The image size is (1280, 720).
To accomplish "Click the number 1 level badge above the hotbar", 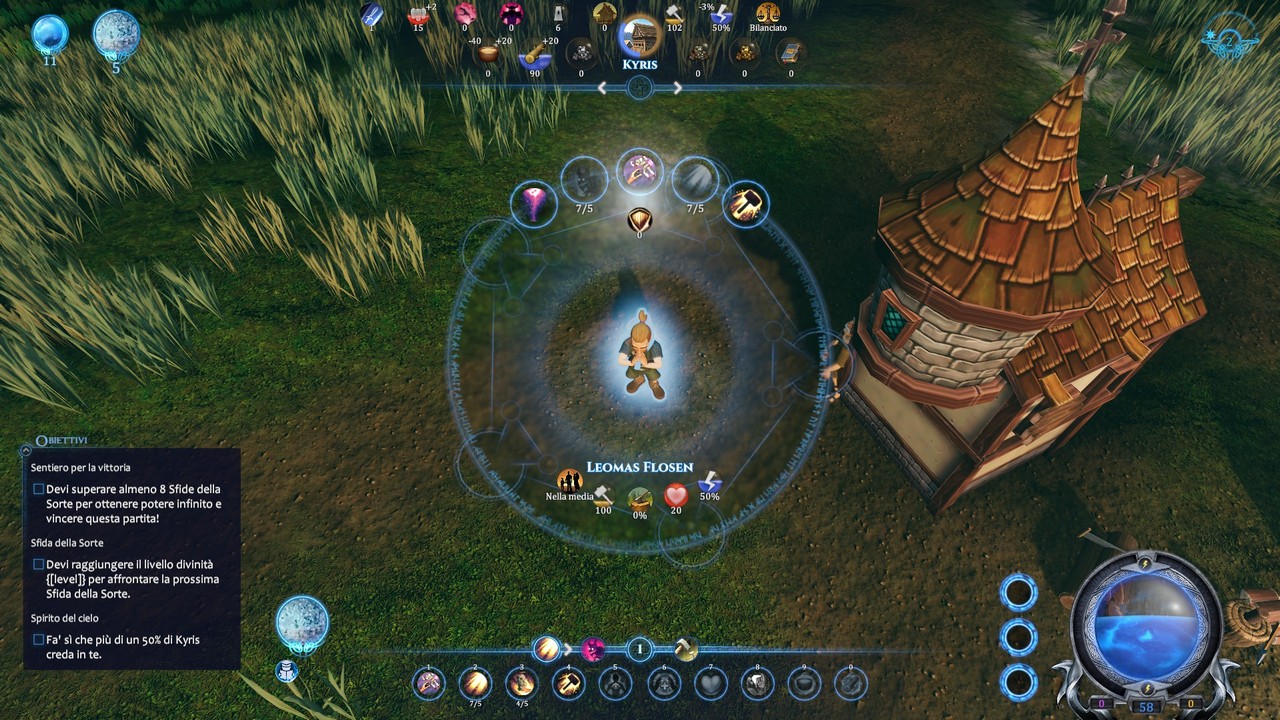I will pos(640,649).
